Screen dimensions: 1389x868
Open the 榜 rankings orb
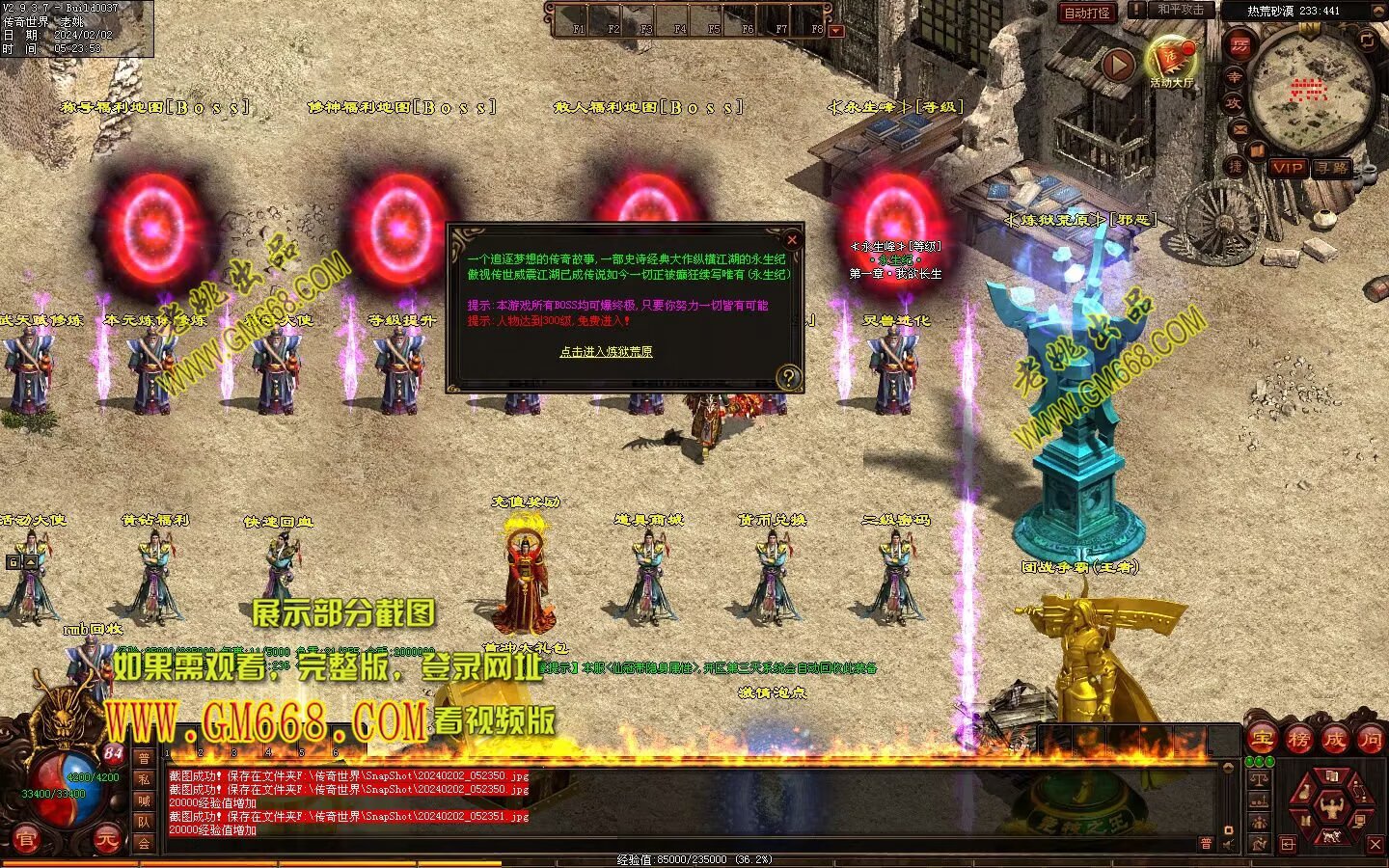[1298, 740]
